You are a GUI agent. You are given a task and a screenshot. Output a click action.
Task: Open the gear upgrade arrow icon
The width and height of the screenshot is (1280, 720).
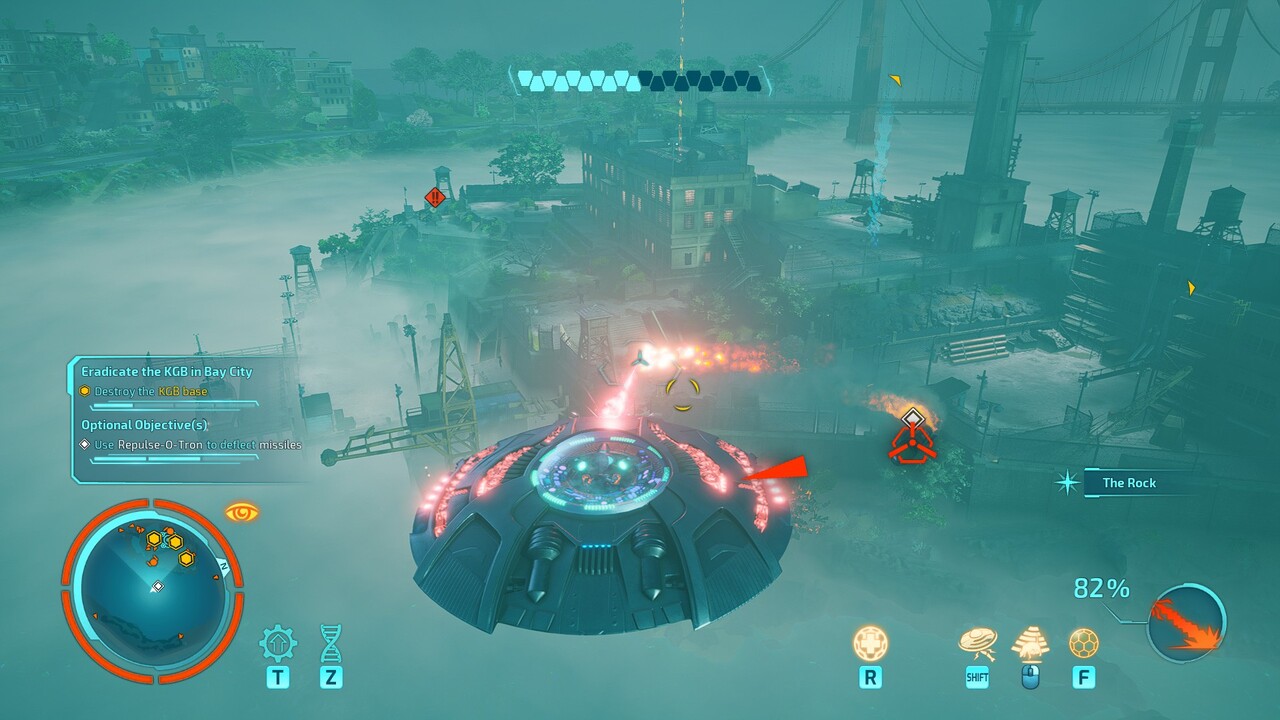[277, 644]
